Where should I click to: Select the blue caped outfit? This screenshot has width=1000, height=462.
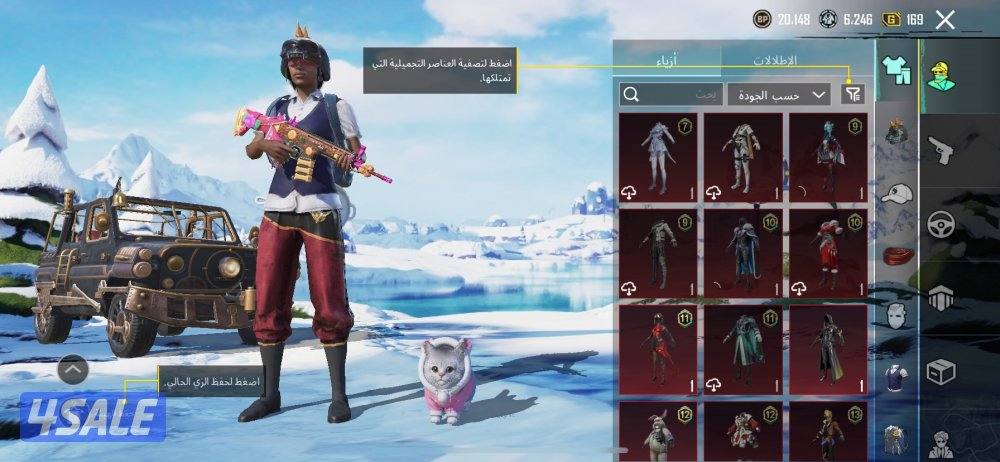pyautogui.click(x=743, y=251)
